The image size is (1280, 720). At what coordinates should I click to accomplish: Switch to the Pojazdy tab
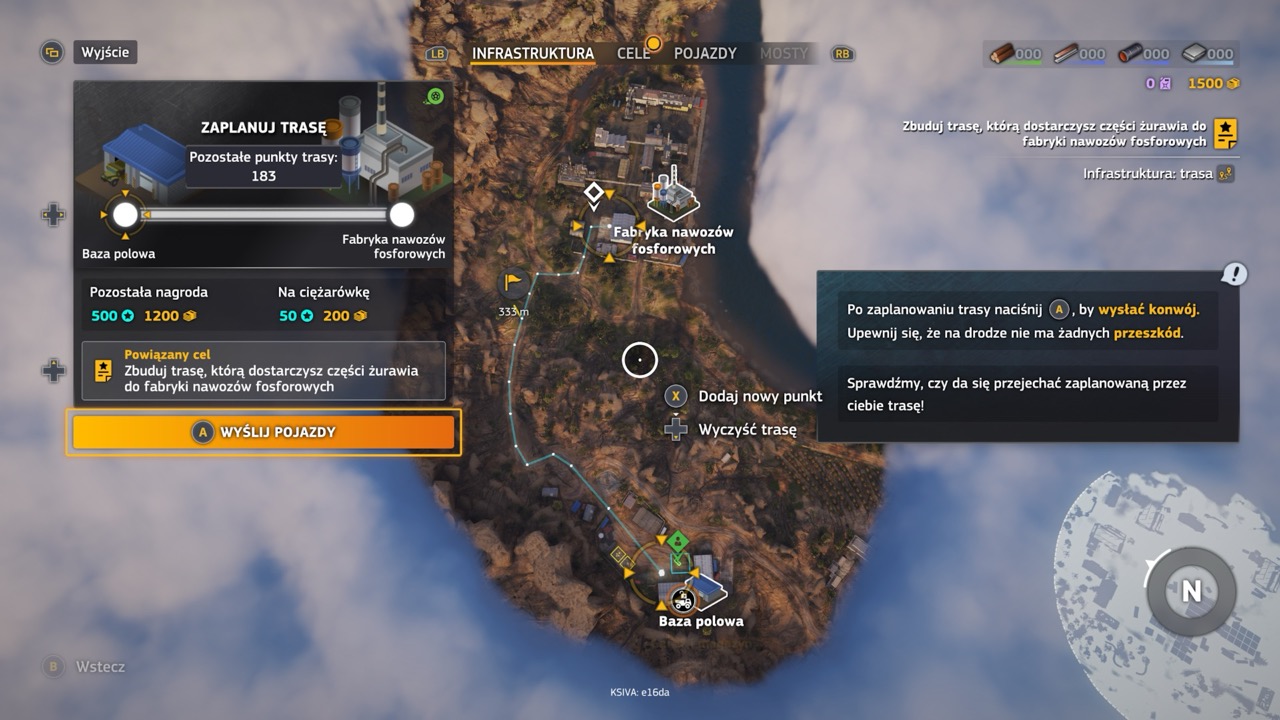705,53
